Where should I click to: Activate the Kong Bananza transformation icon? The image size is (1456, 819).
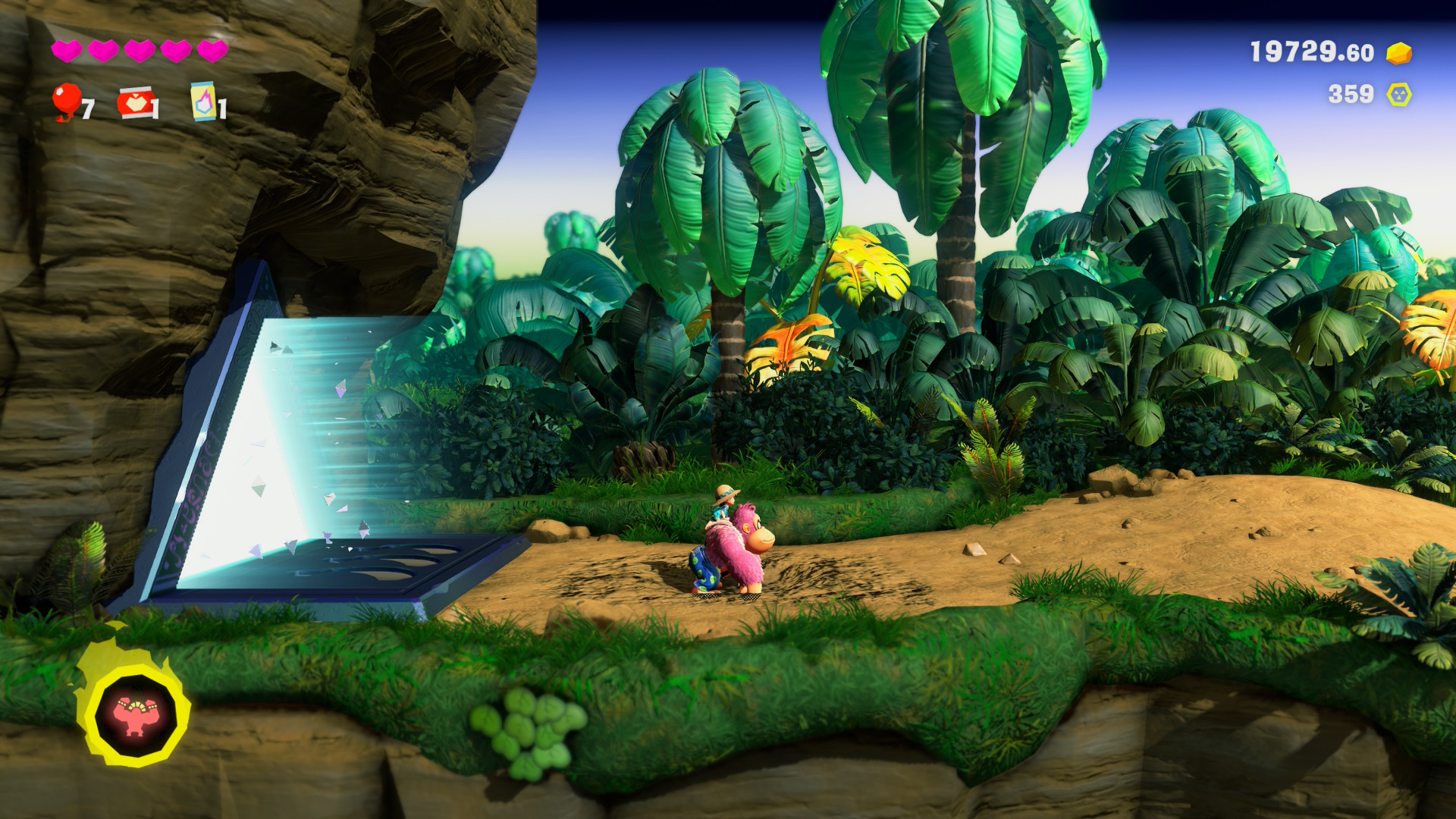pos(134,715)
